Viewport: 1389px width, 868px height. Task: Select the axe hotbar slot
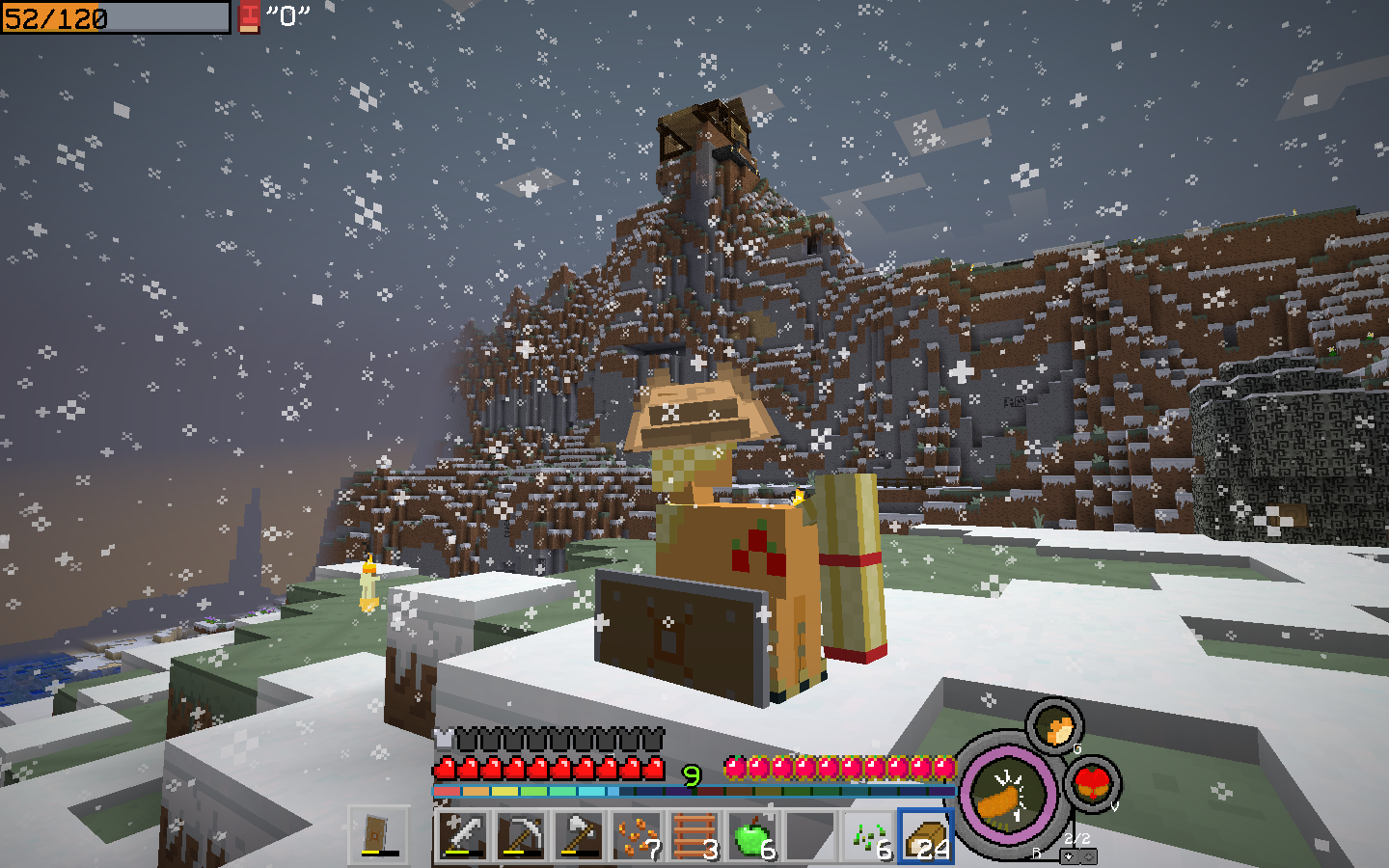coord(579,835)
